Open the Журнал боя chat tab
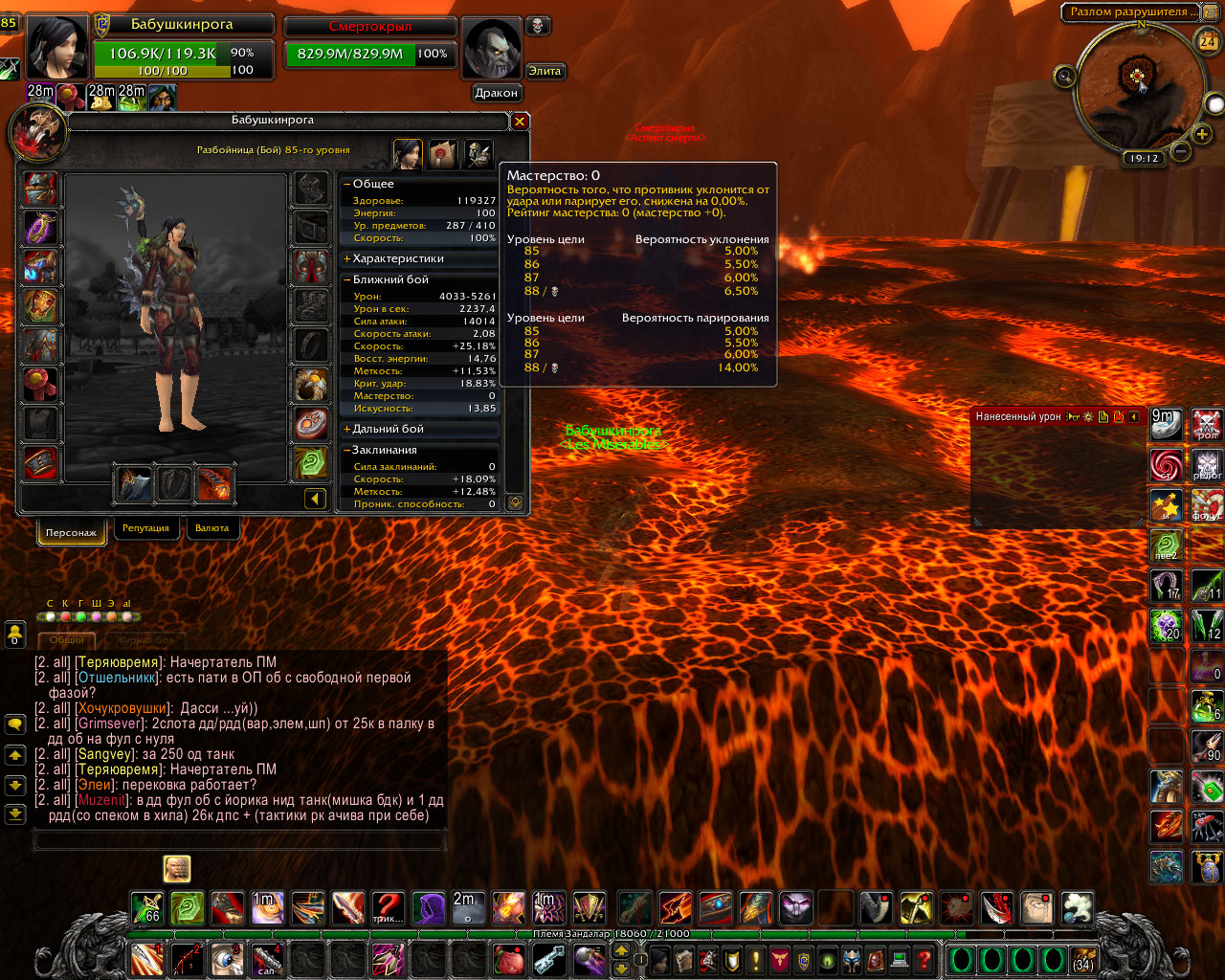The width and height of the screenshot is (1225, 980). point(145,640)
